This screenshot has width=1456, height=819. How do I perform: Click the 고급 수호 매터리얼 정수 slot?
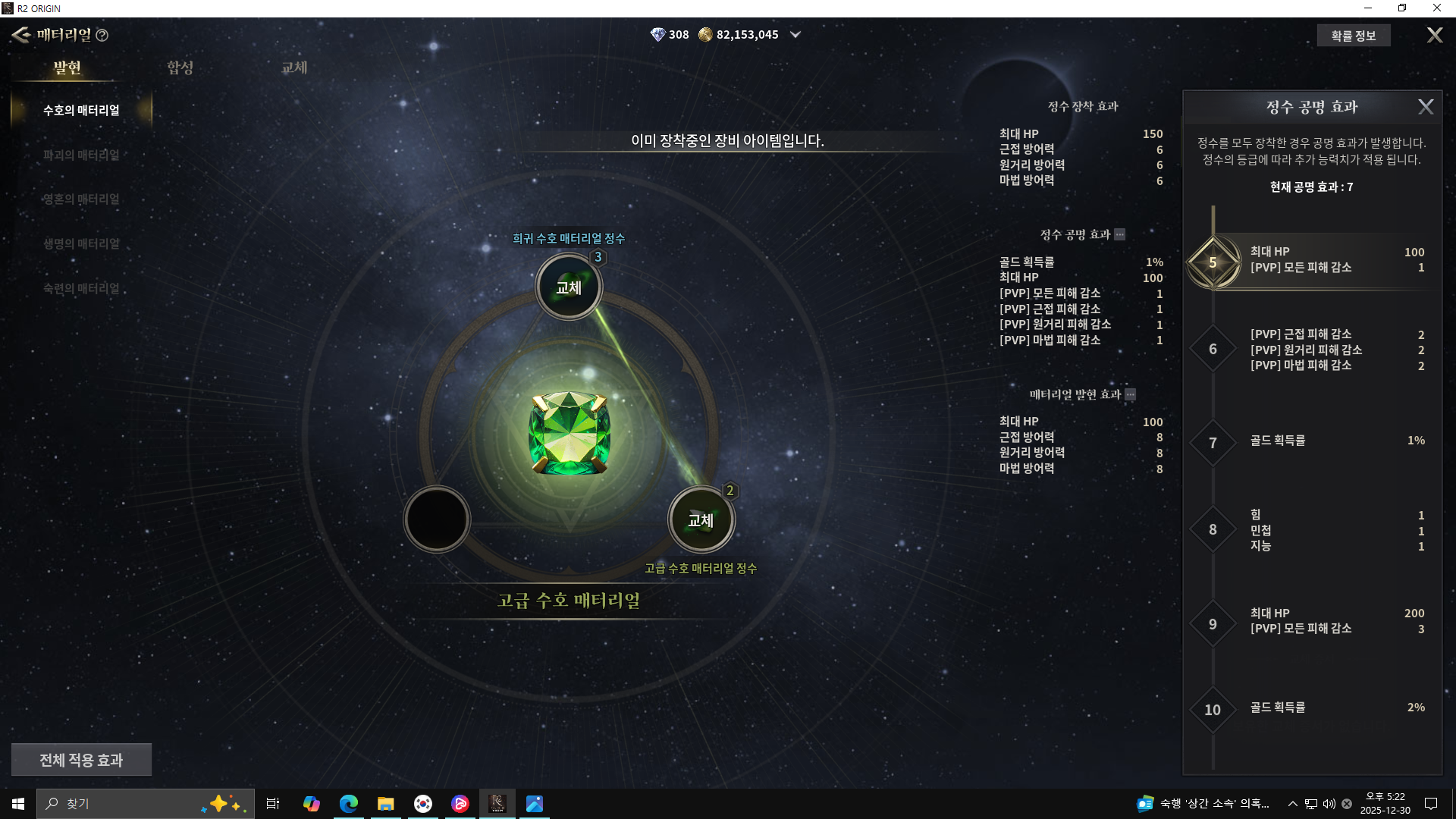[x=701, y=520]
